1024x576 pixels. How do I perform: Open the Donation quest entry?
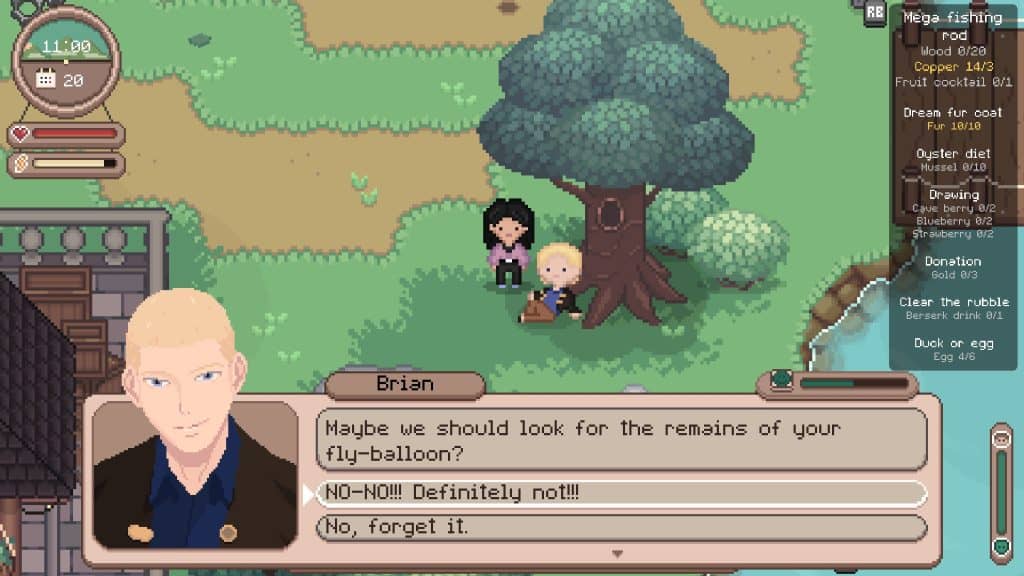click(x=952, y=261)
